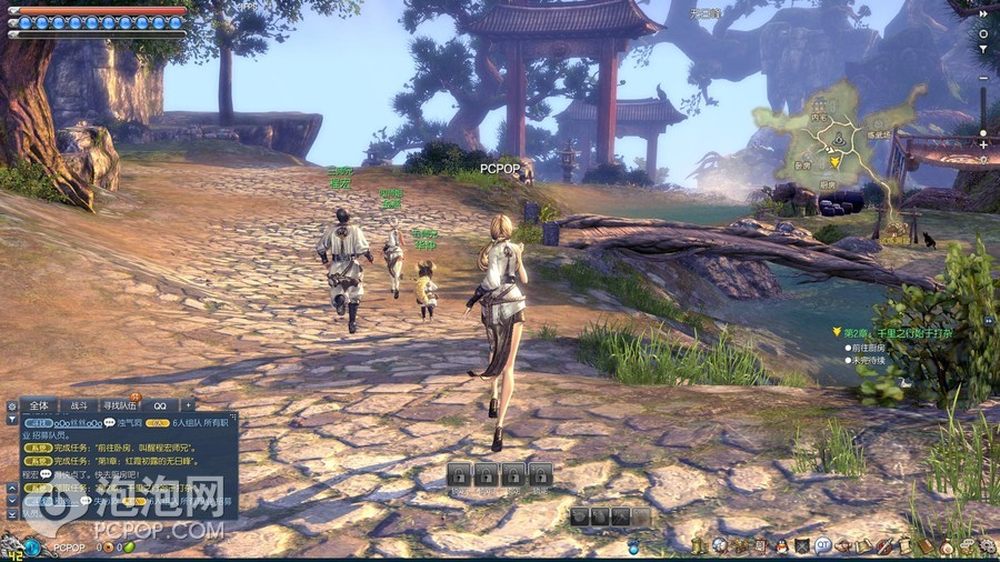Add a new chat tab with plus button

click(x=187, y=405)
